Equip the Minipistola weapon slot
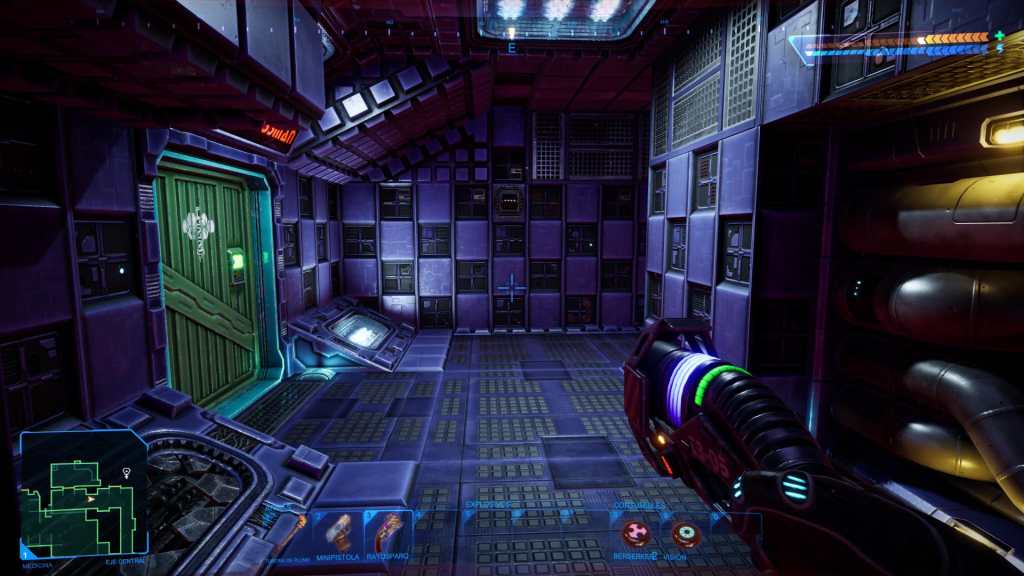This screenshot has width=1024, height=576. pyautogui.click(x=340, y=532)
